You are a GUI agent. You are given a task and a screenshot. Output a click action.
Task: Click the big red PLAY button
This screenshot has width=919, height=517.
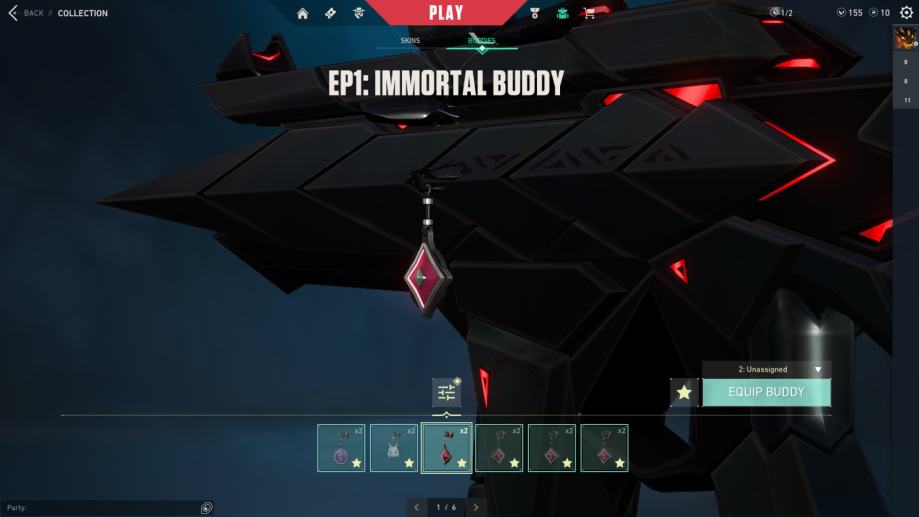(445, 13)
